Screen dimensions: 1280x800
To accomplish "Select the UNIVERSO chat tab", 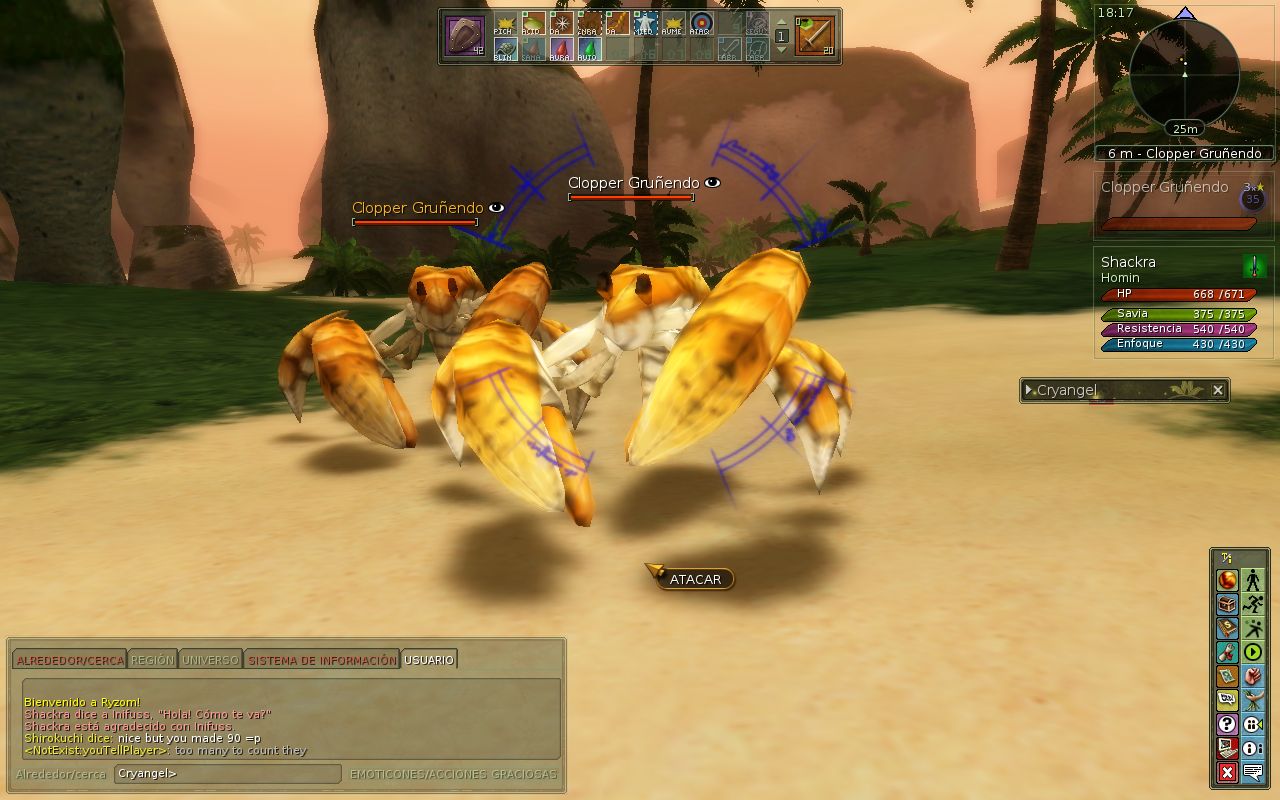I will point(210,660).
